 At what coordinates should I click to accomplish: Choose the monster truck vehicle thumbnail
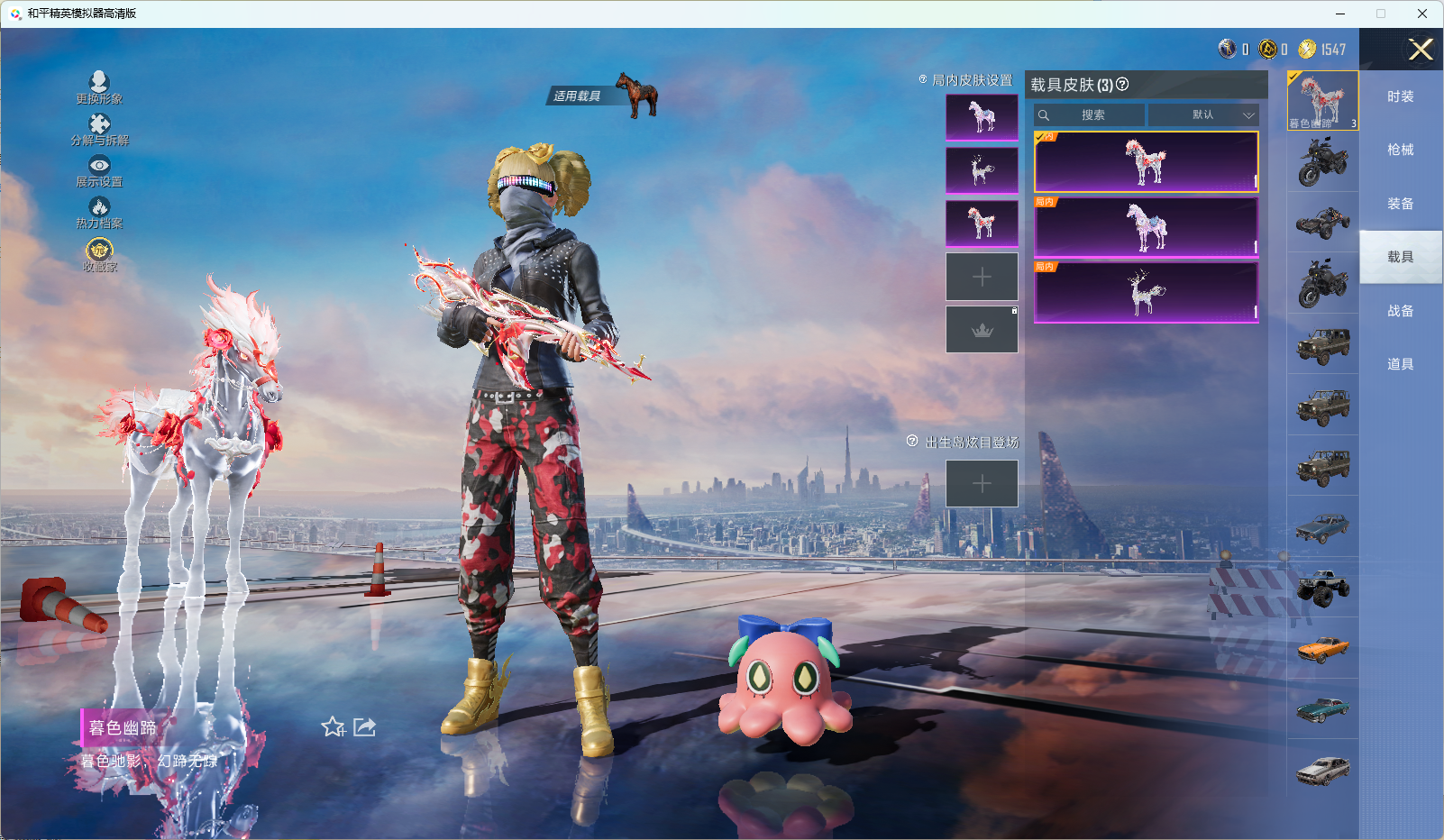coord(1322,588)
